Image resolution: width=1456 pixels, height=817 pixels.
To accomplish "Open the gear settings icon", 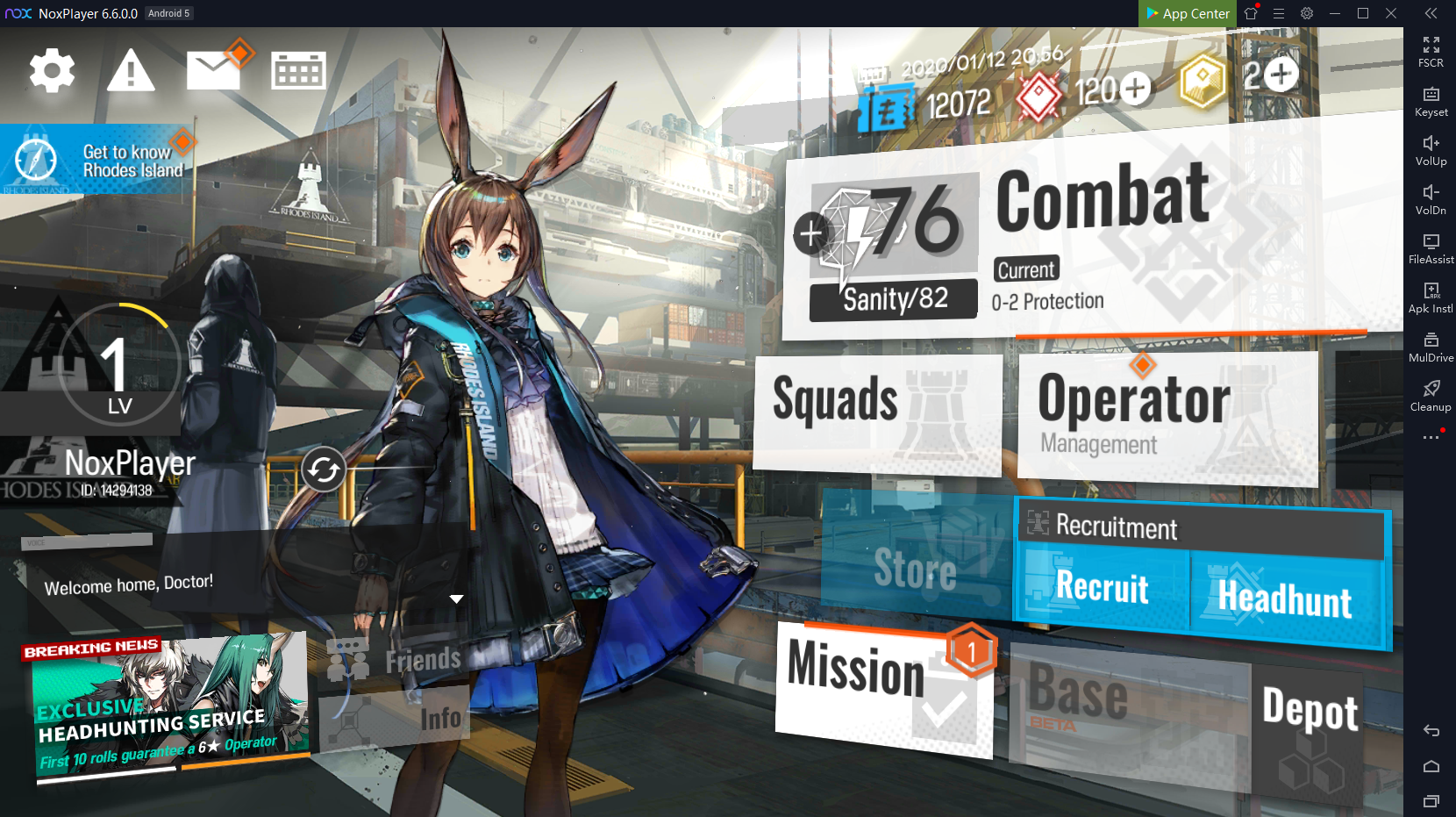I will pyautogui.click(x=52, y=71).
